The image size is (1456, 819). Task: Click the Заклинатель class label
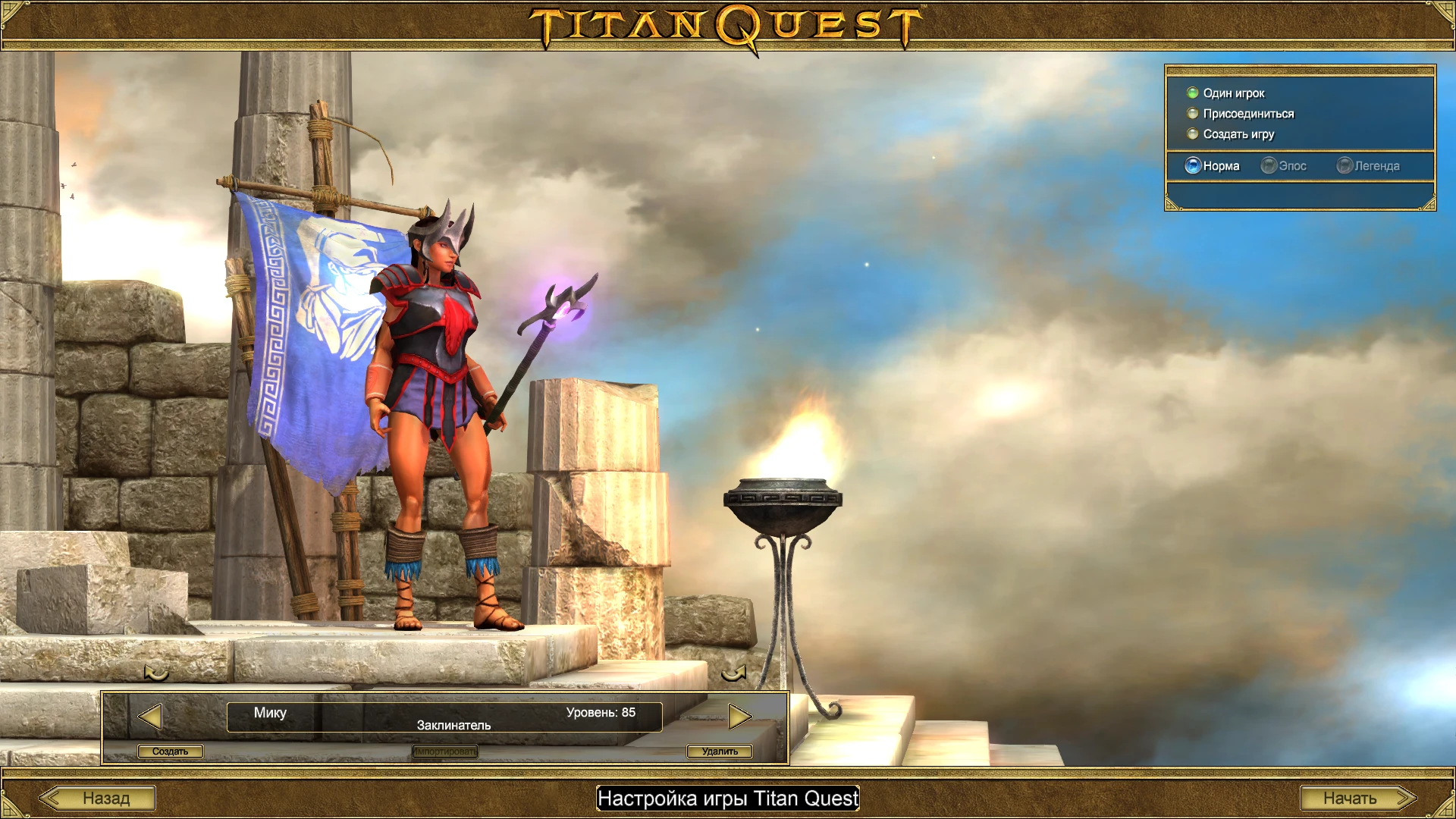pyautogui.click(x=453, y=724)
